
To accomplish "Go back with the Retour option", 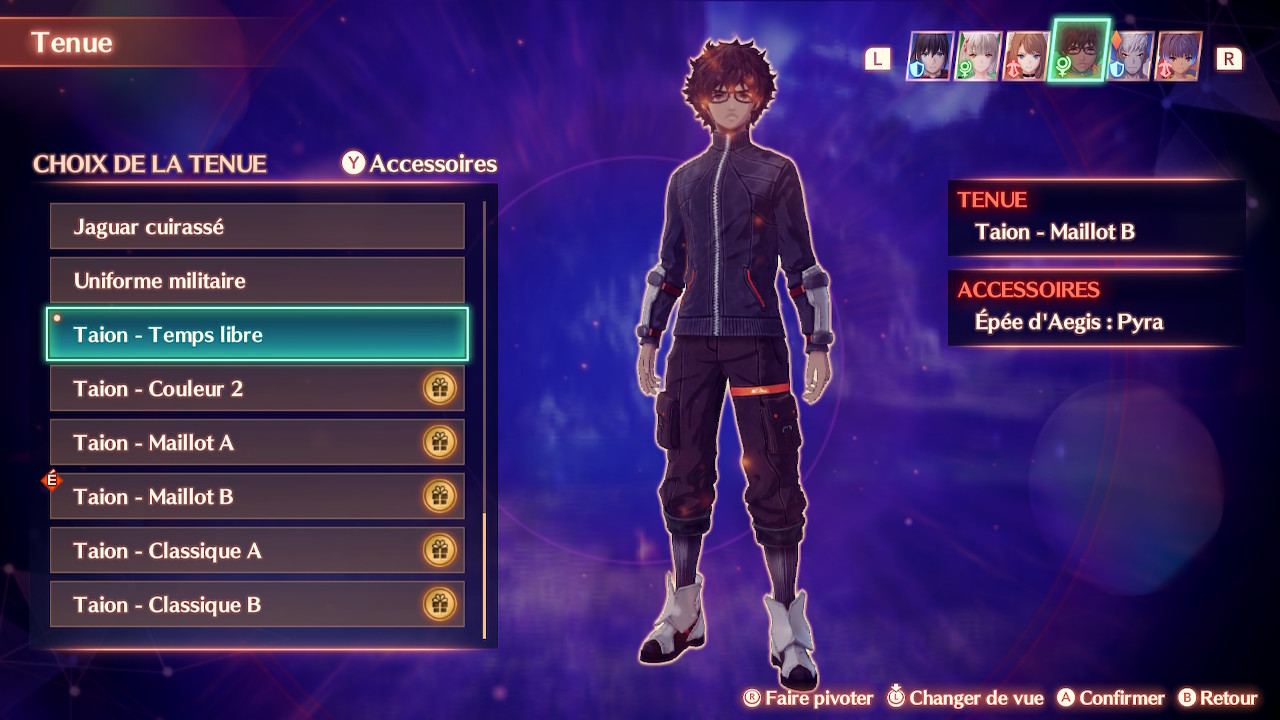I will [1217, 698].
